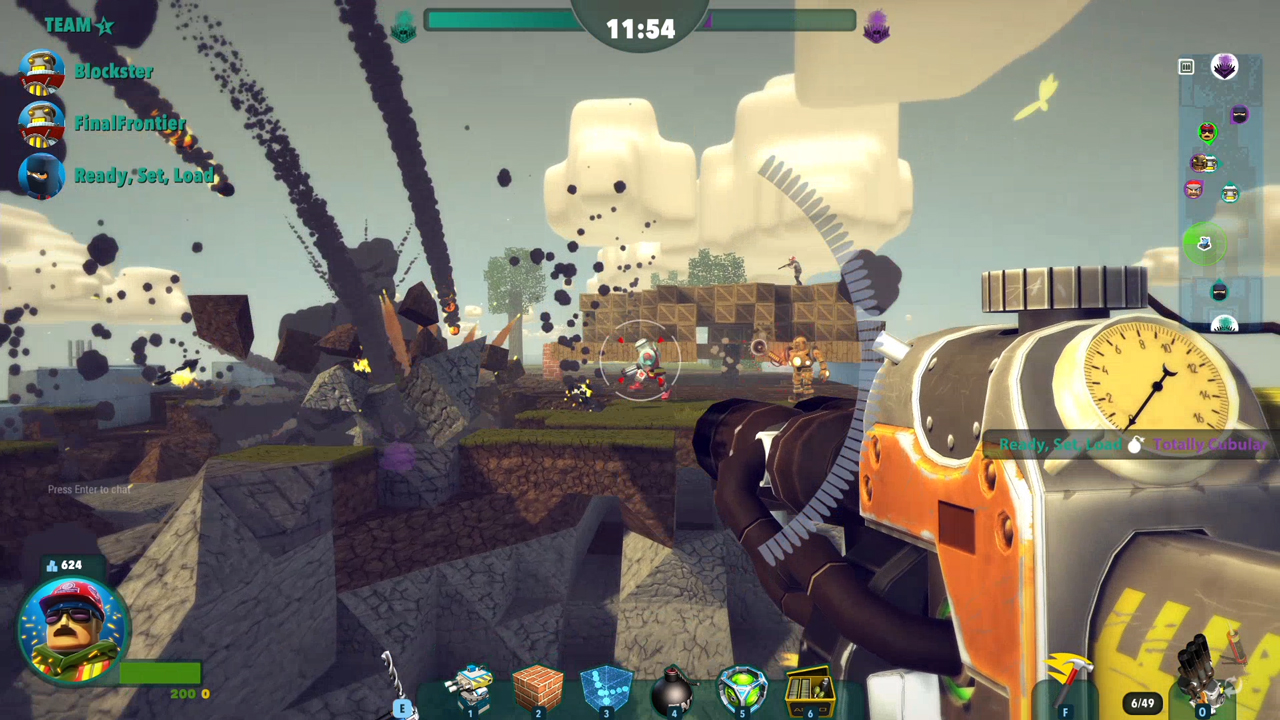
Task: Click Blockster in the team roster
Action: (x=113, y=71)
